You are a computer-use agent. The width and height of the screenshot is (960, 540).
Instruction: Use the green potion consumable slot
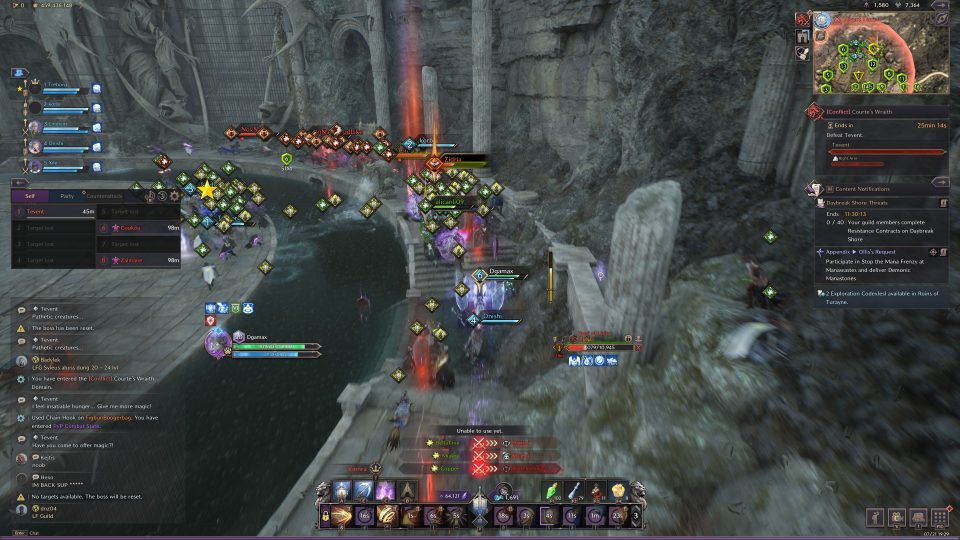pos(553,491)
